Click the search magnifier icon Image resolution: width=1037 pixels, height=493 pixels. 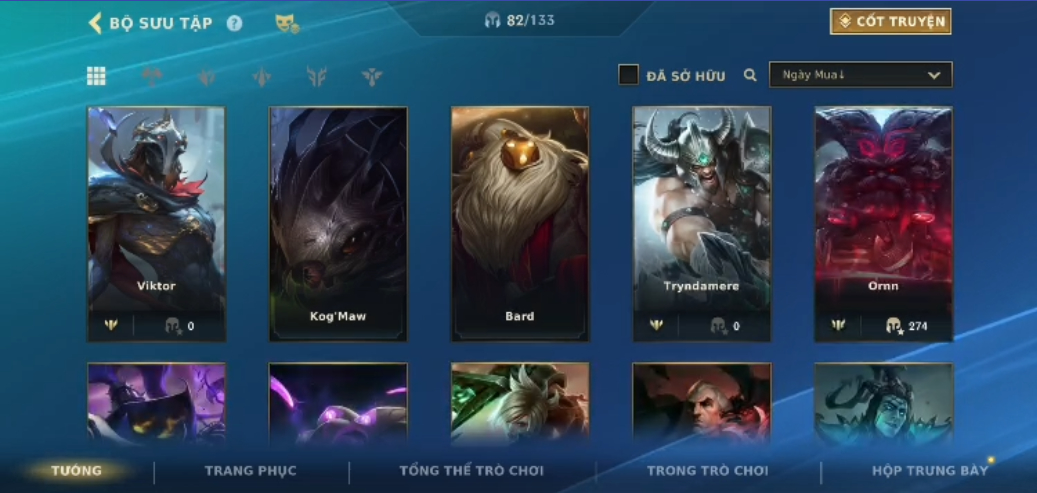click(x=750, y=75)
